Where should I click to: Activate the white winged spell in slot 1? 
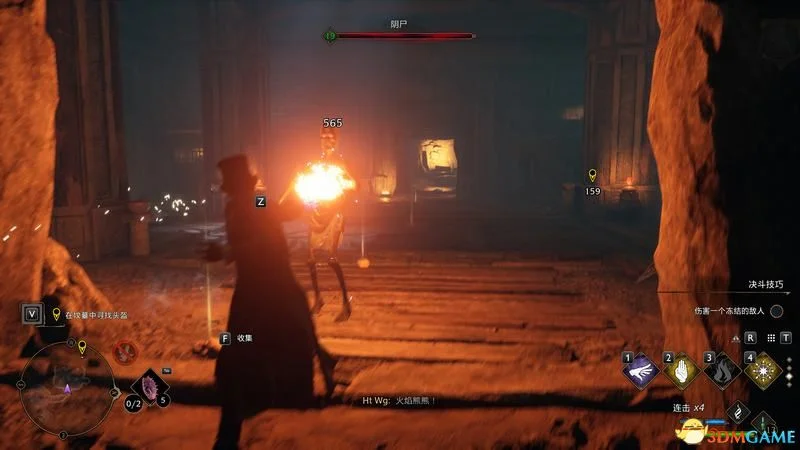pos(640,370)
